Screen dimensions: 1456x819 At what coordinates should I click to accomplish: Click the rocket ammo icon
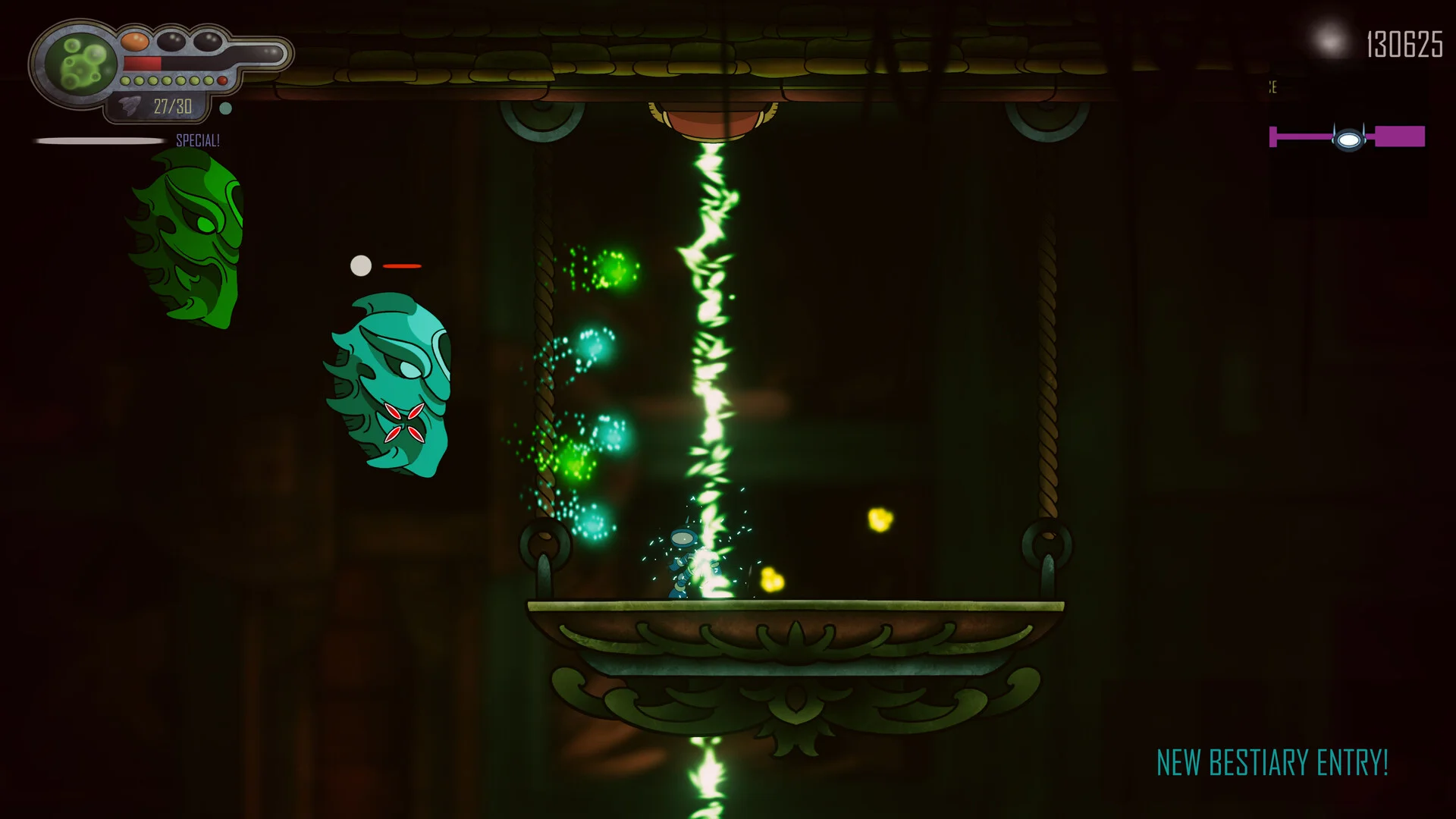(x=130, y=106)
